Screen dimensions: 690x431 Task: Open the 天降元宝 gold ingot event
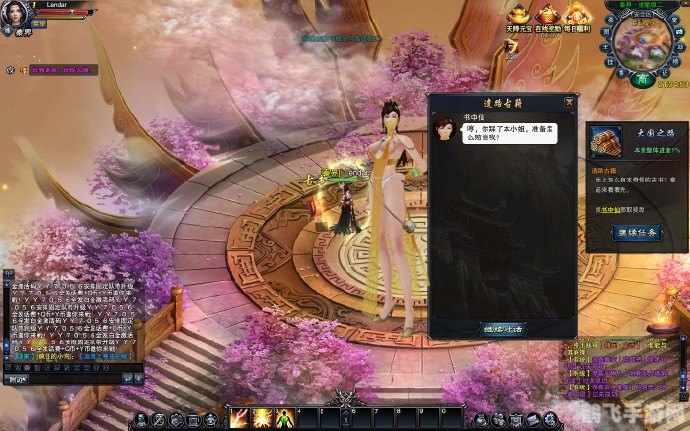tap(518, 15)
